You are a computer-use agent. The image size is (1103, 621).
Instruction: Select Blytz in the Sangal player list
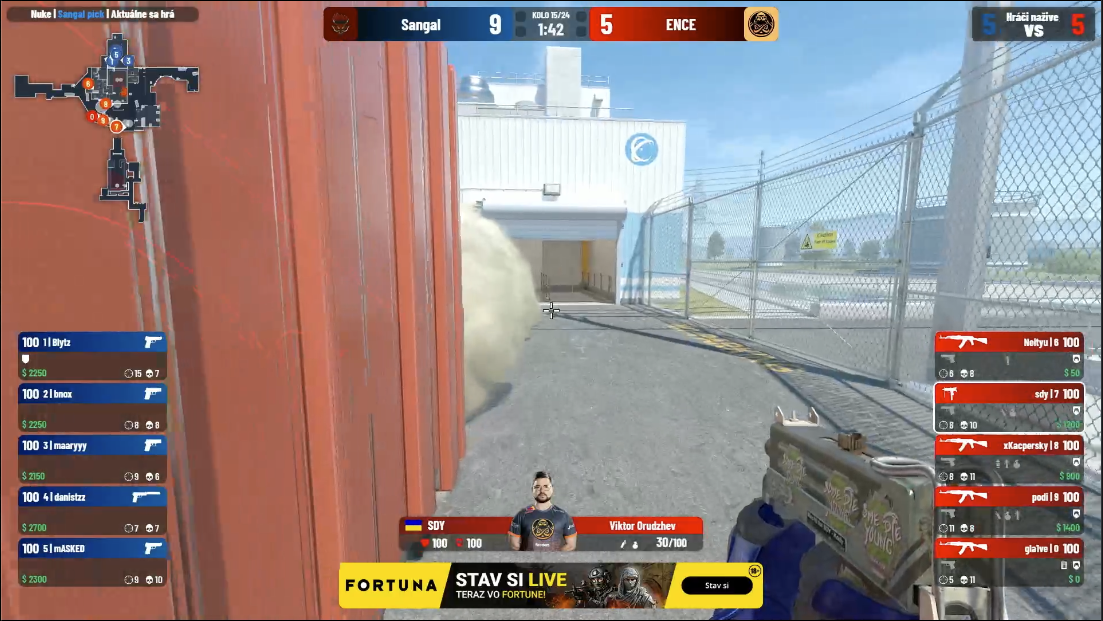(92, 356)
